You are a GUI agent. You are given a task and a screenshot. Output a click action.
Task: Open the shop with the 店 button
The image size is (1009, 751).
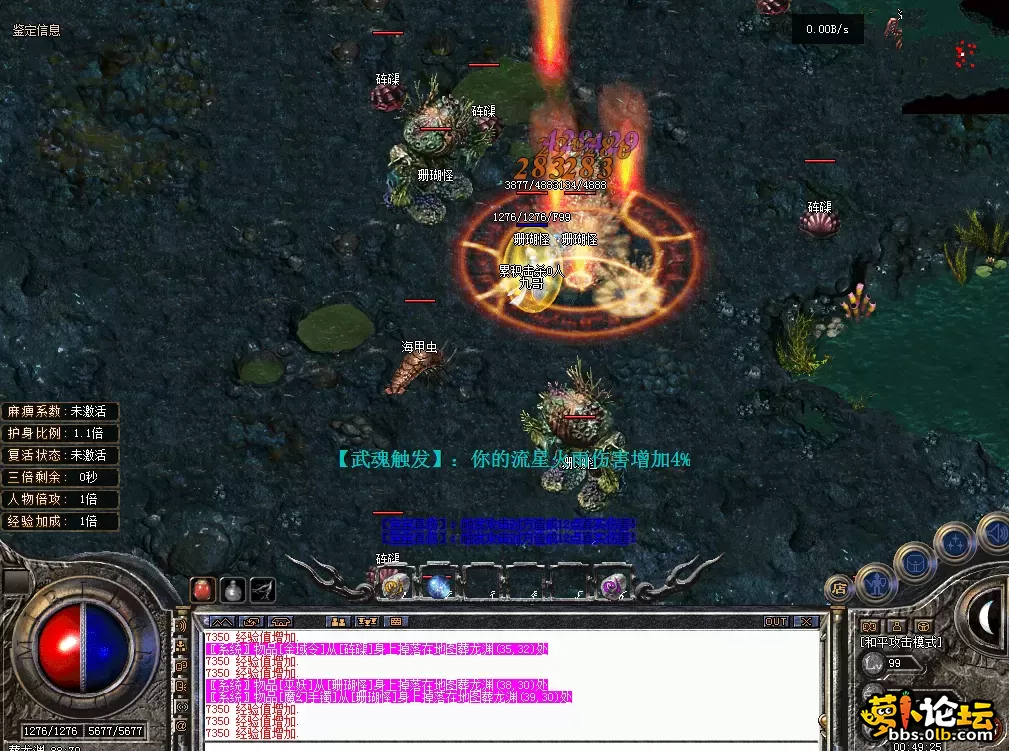coord(837,588)
